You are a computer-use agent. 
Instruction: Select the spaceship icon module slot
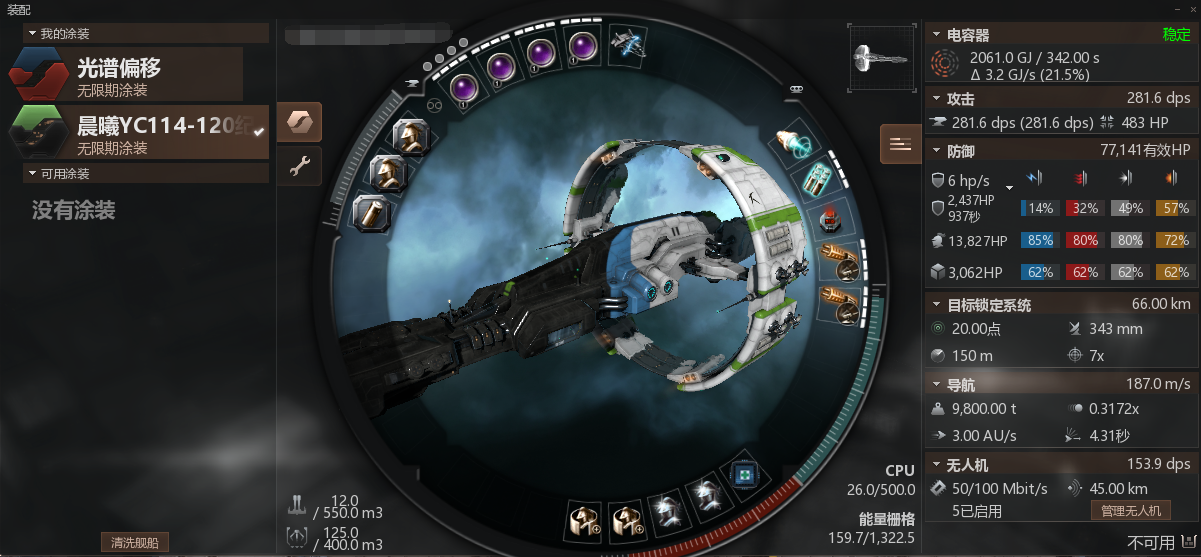pos(628,43)
